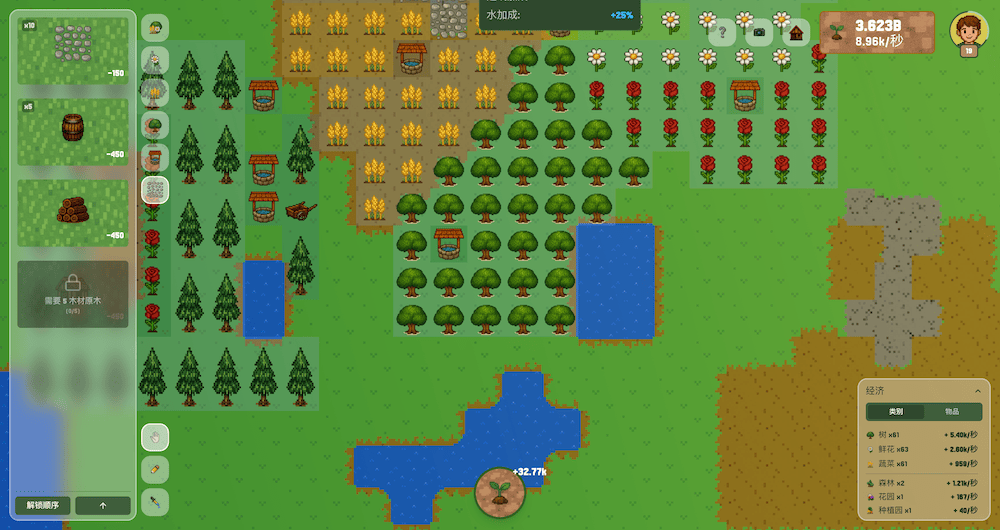The width and height of the screenshot is (1000, 530).
Task: Pick the log pile item card
Action: click(73, 212)
